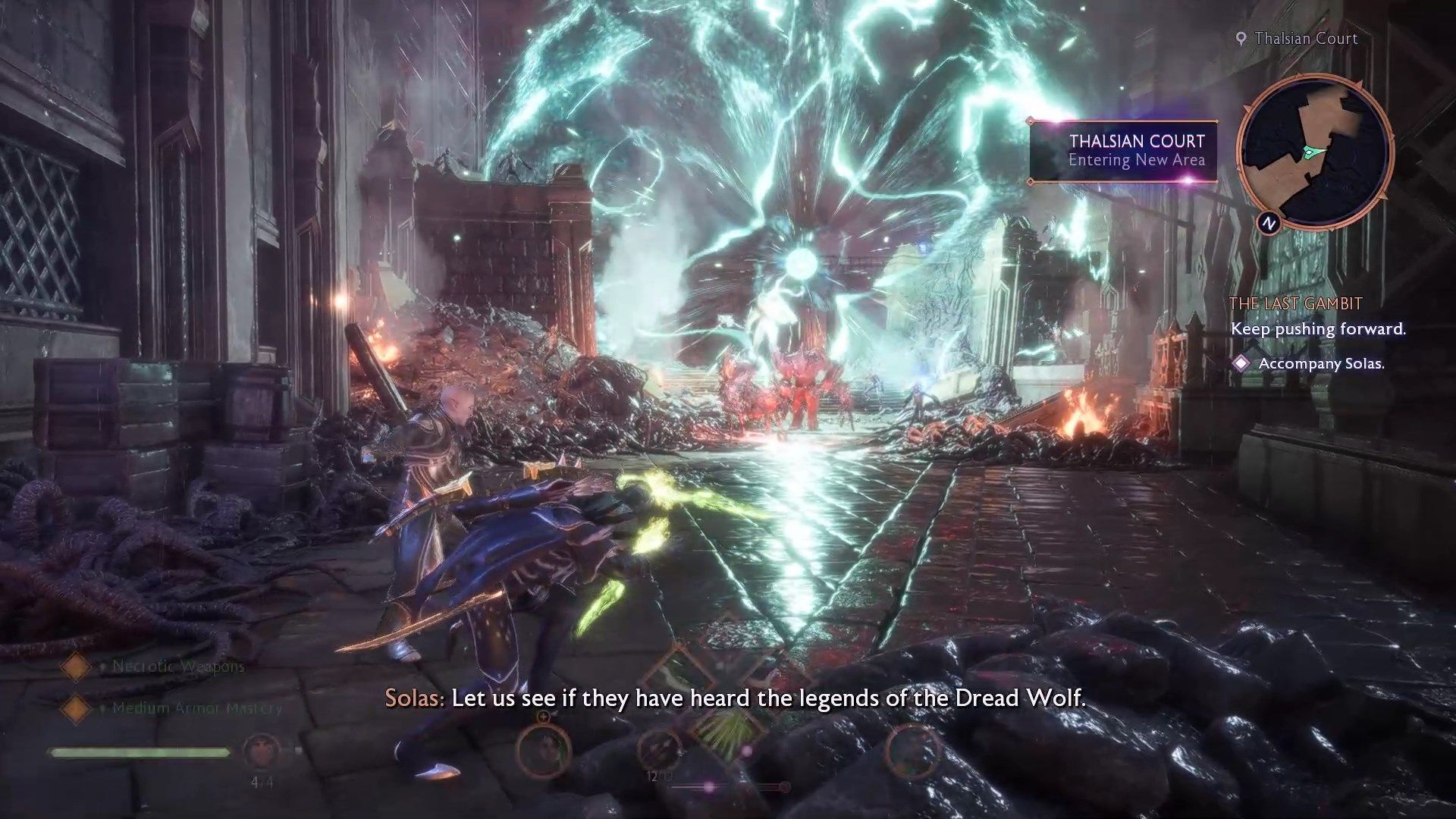Viewport: 1456px width, 819px height.
Task: Click the north compass marker on the minimap
Action: pyautogui.click(x=1269, y=222)
